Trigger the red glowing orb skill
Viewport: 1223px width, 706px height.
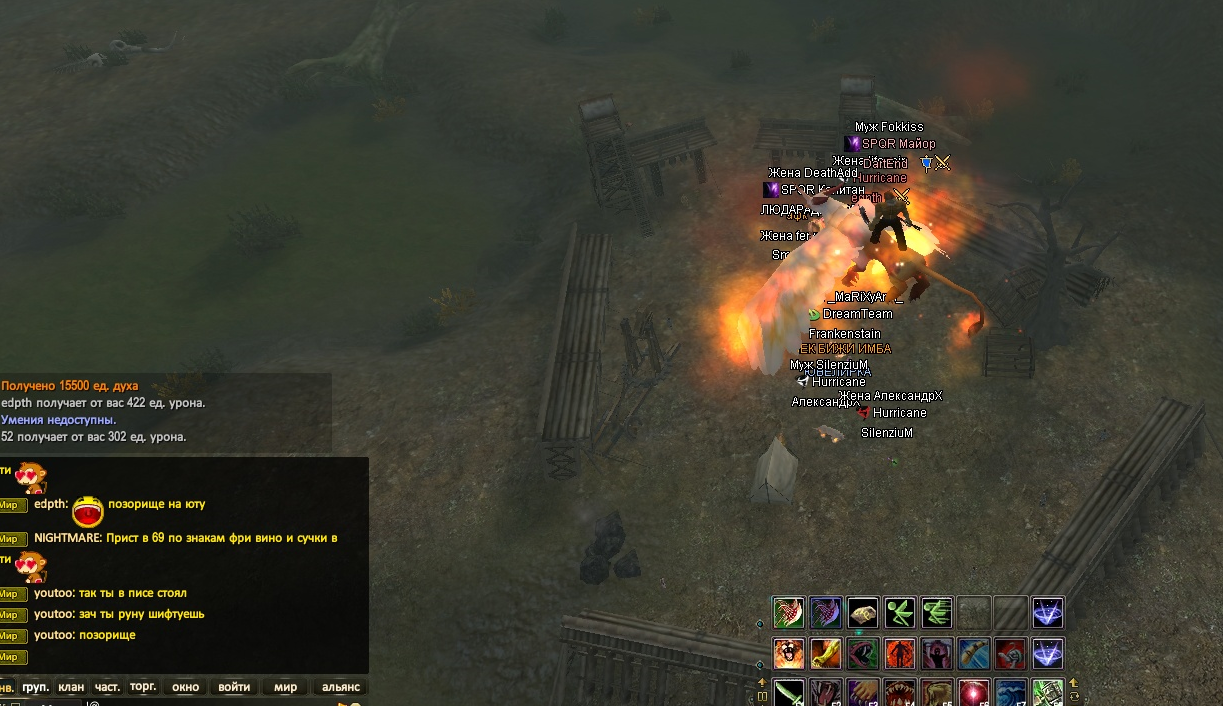pyautogui.click(x=974, y=693)
